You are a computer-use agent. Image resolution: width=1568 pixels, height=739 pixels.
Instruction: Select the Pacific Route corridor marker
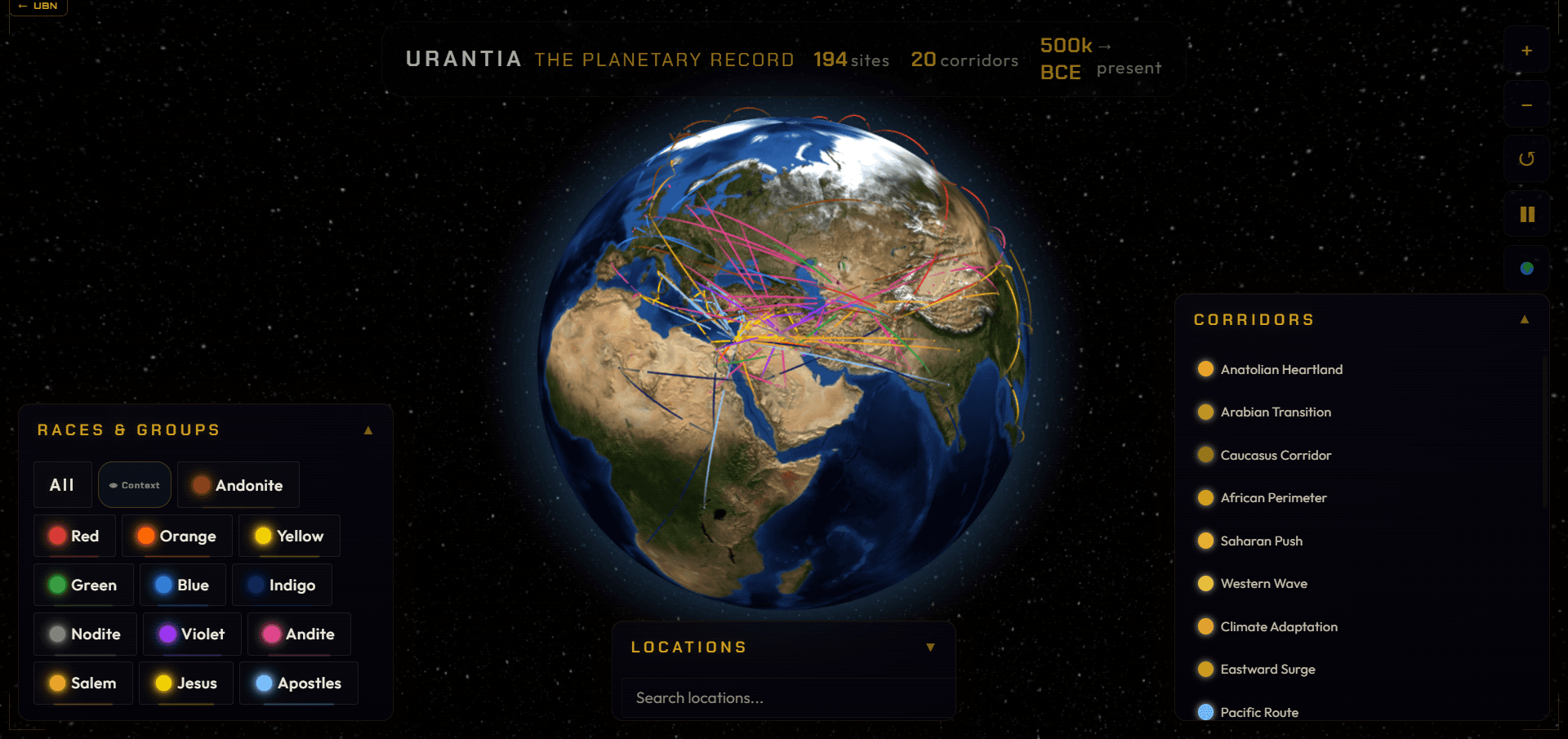(1205, 712)
